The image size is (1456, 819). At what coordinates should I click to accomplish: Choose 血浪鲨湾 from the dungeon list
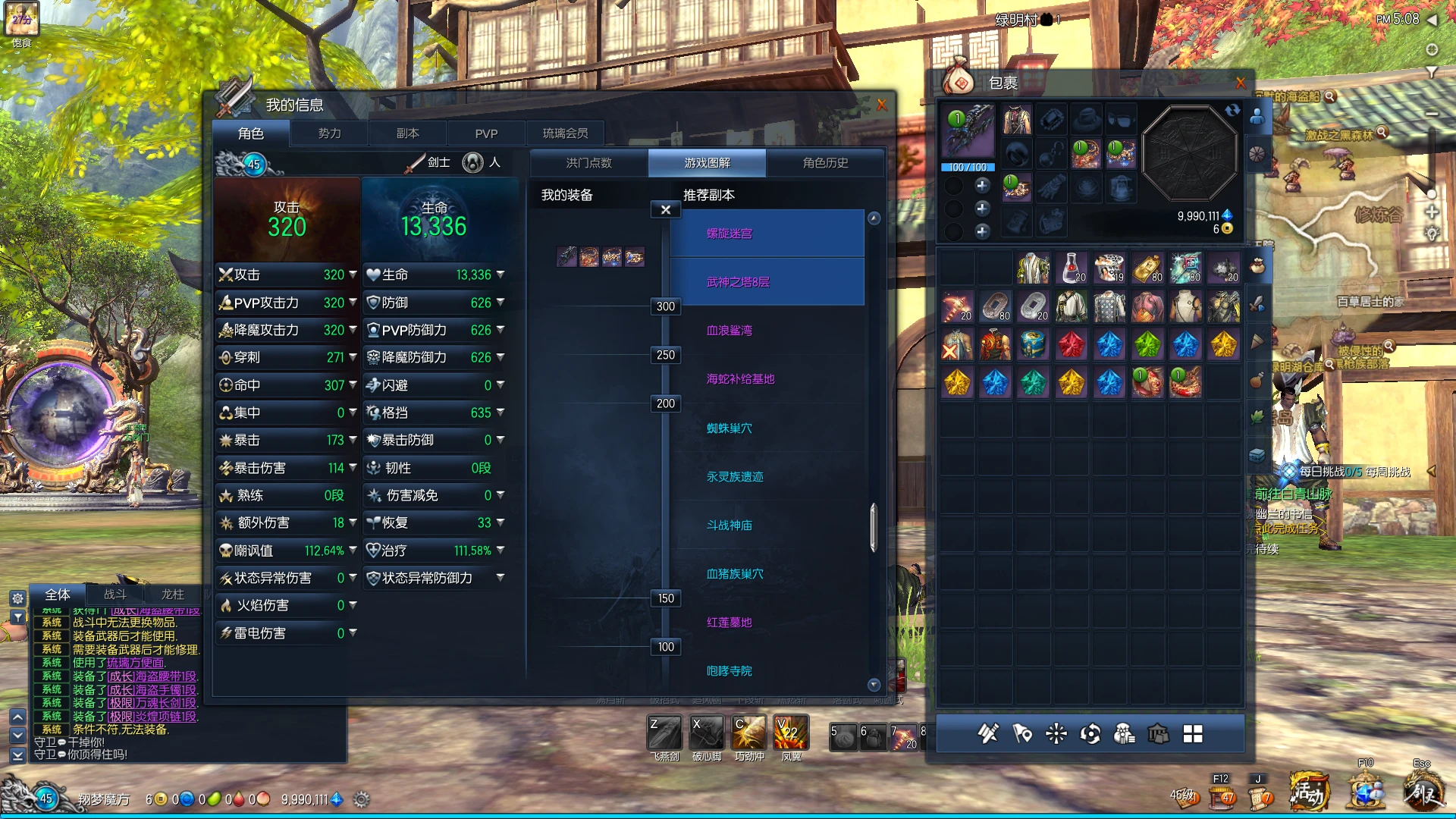(730, 331)
